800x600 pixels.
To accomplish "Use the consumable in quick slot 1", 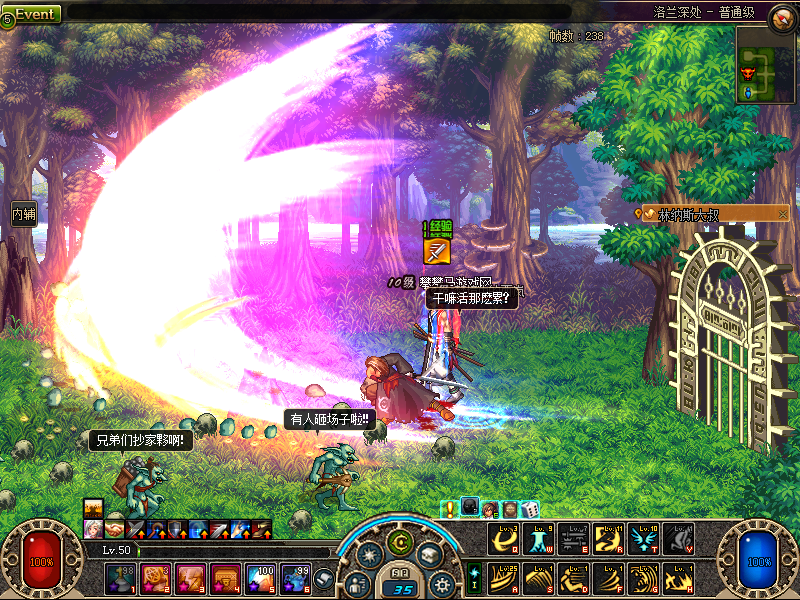I will [x=119, y=577].
